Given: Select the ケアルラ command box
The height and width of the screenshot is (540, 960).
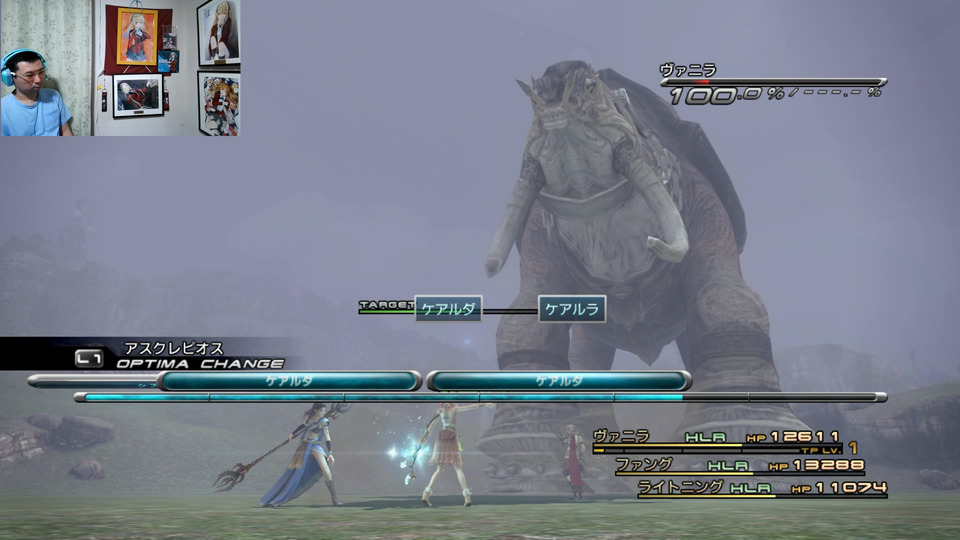Looking at the screenshot, I should tap(572, 310).
